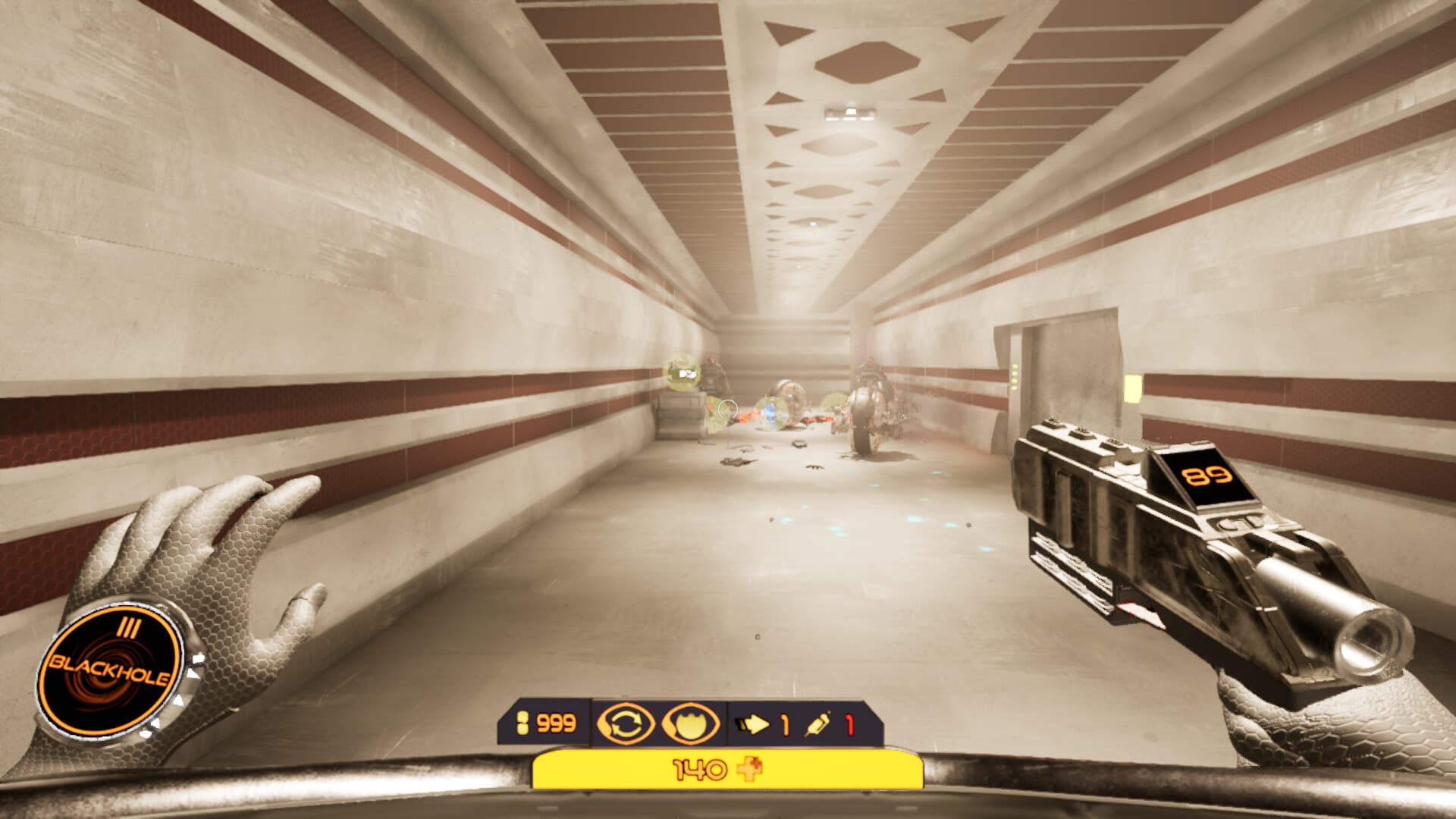Click the green panel lights beside the elevator
This screenshot has height=819, width=1456.
[x=1014, y=375]
